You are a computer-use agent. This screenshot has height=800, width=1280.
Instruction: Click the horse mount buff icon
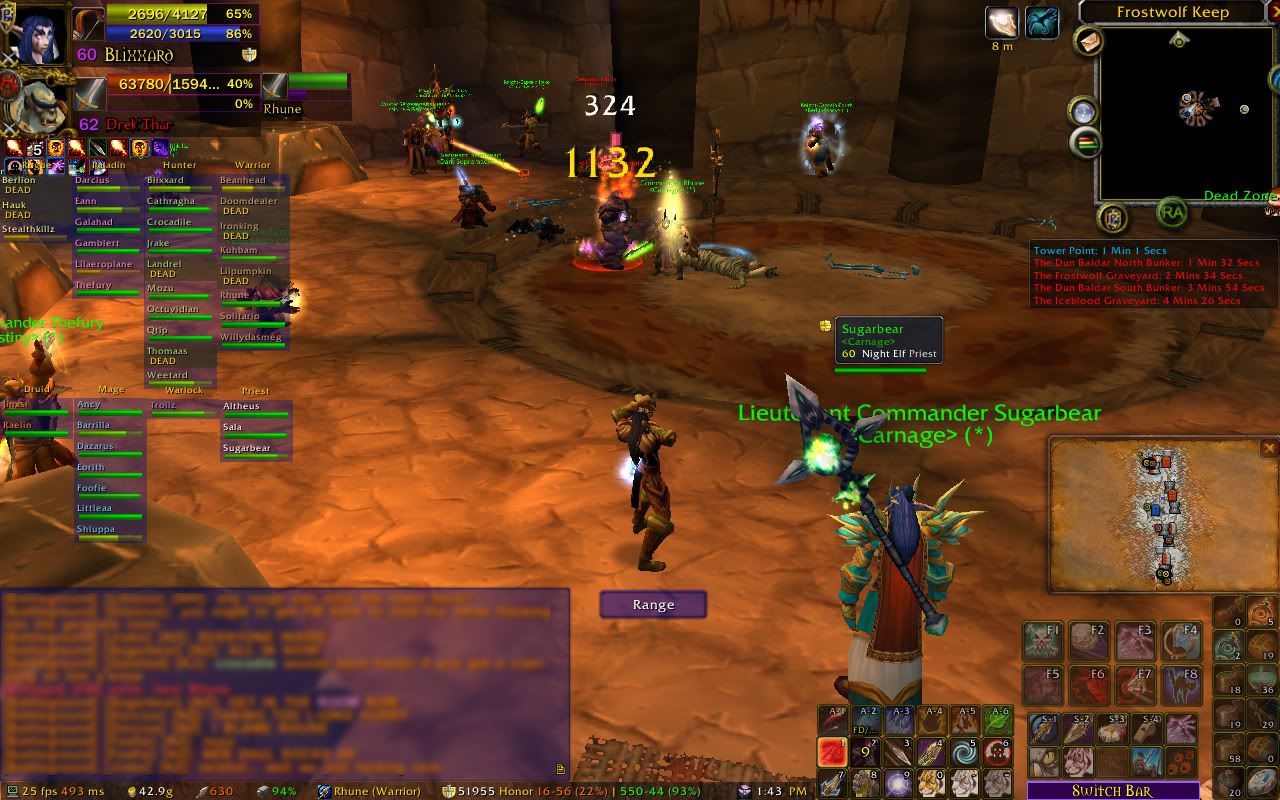[1041, 22]
